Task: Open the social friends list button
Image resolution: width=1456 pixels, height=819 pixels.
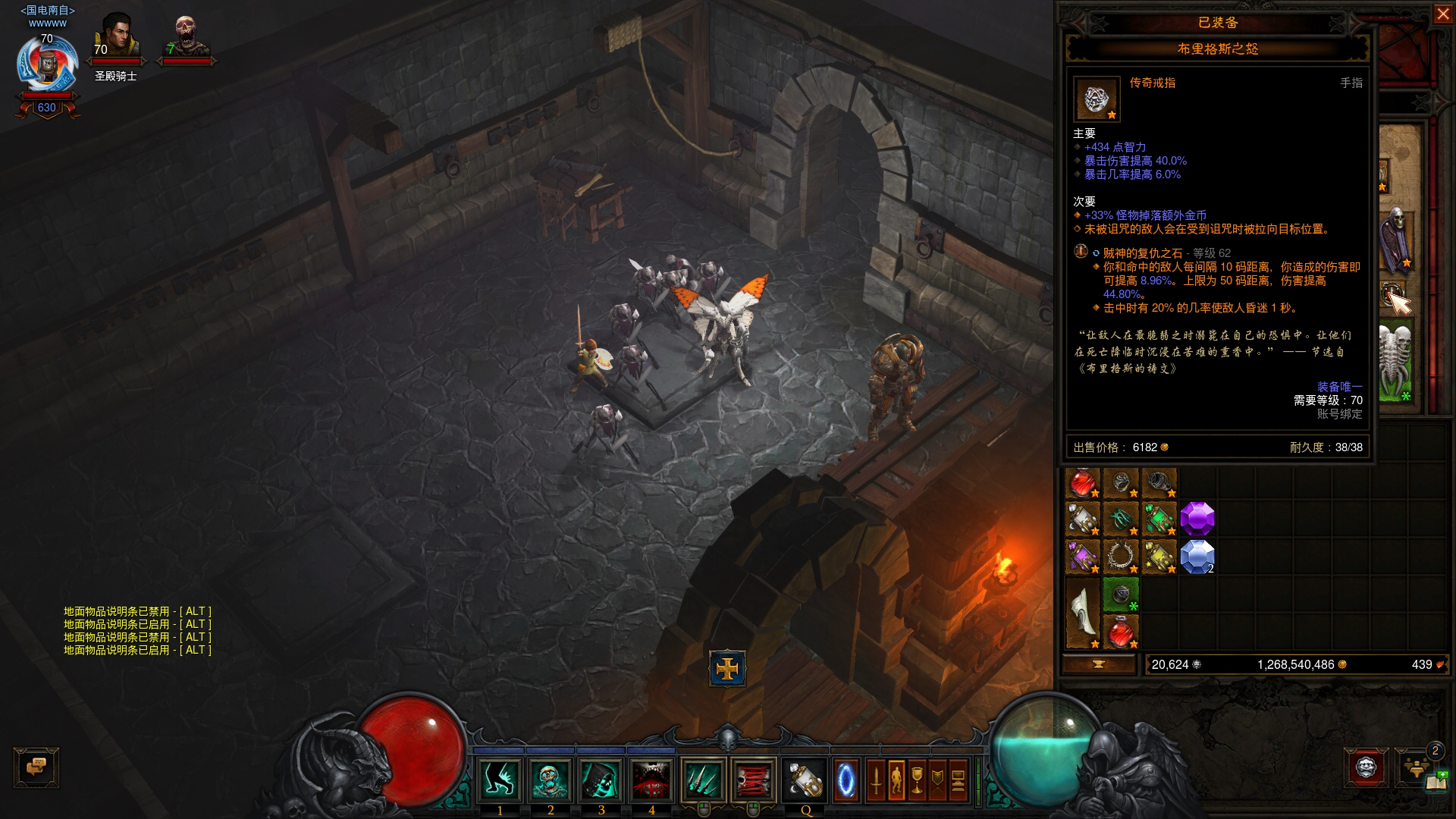Action: (1416, 766)
